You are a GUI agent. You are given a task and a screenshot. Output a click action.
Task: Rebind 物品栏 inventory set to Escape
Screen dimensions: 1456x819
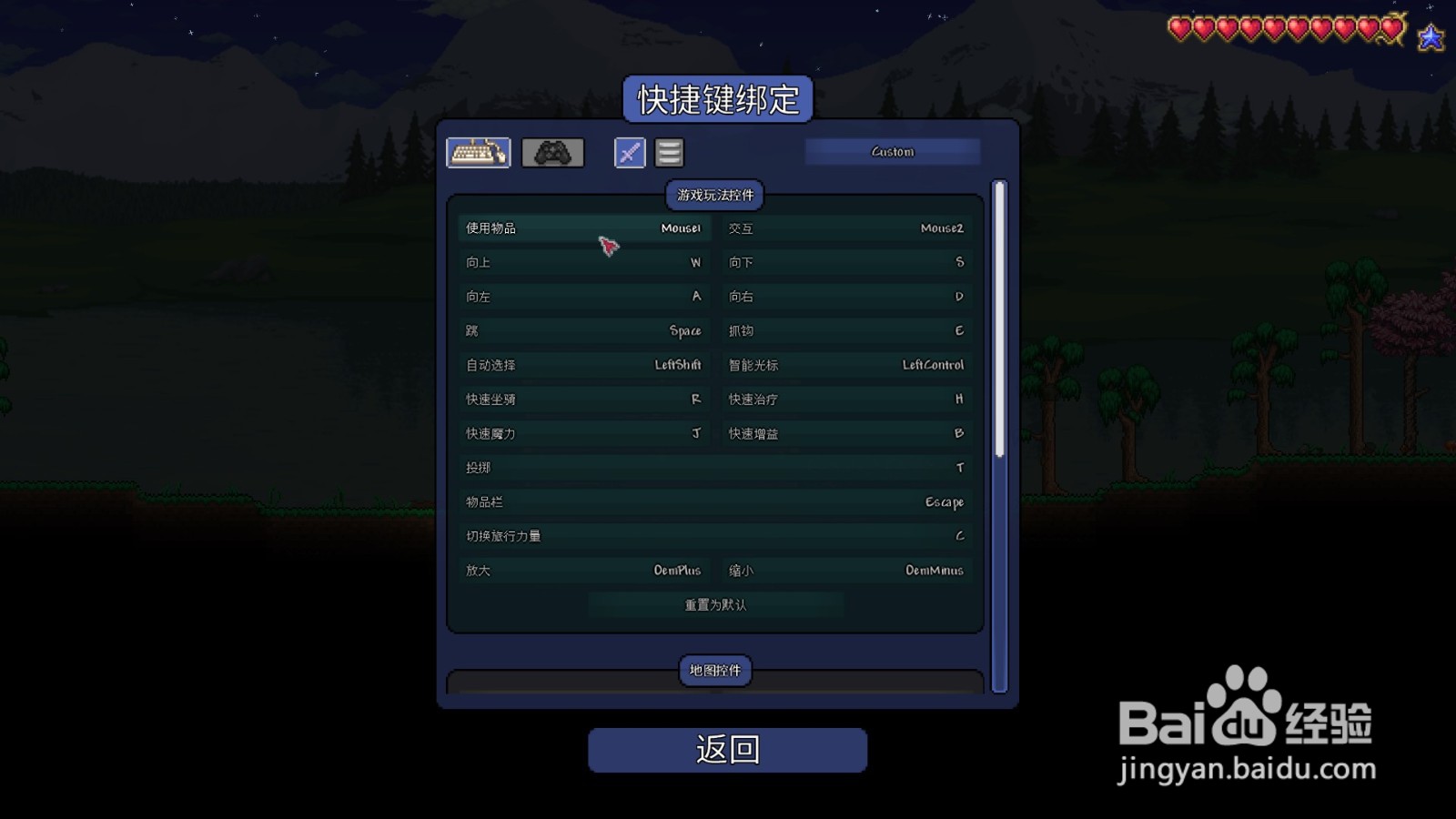click(x=714, y=501)
